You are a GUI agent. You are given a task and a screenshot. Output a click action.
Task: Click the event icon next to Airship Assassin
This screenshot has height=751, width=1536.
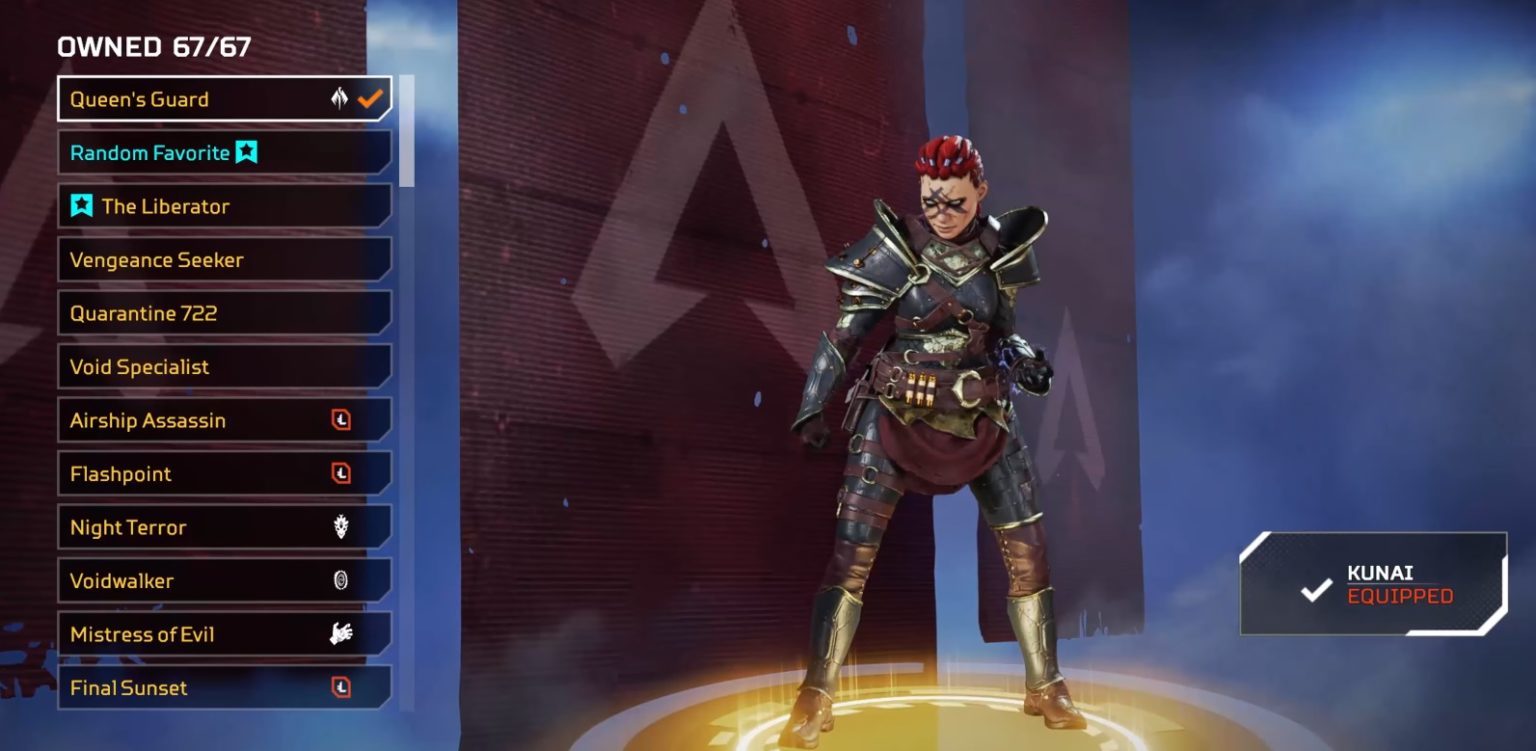[x=340, y=420]
